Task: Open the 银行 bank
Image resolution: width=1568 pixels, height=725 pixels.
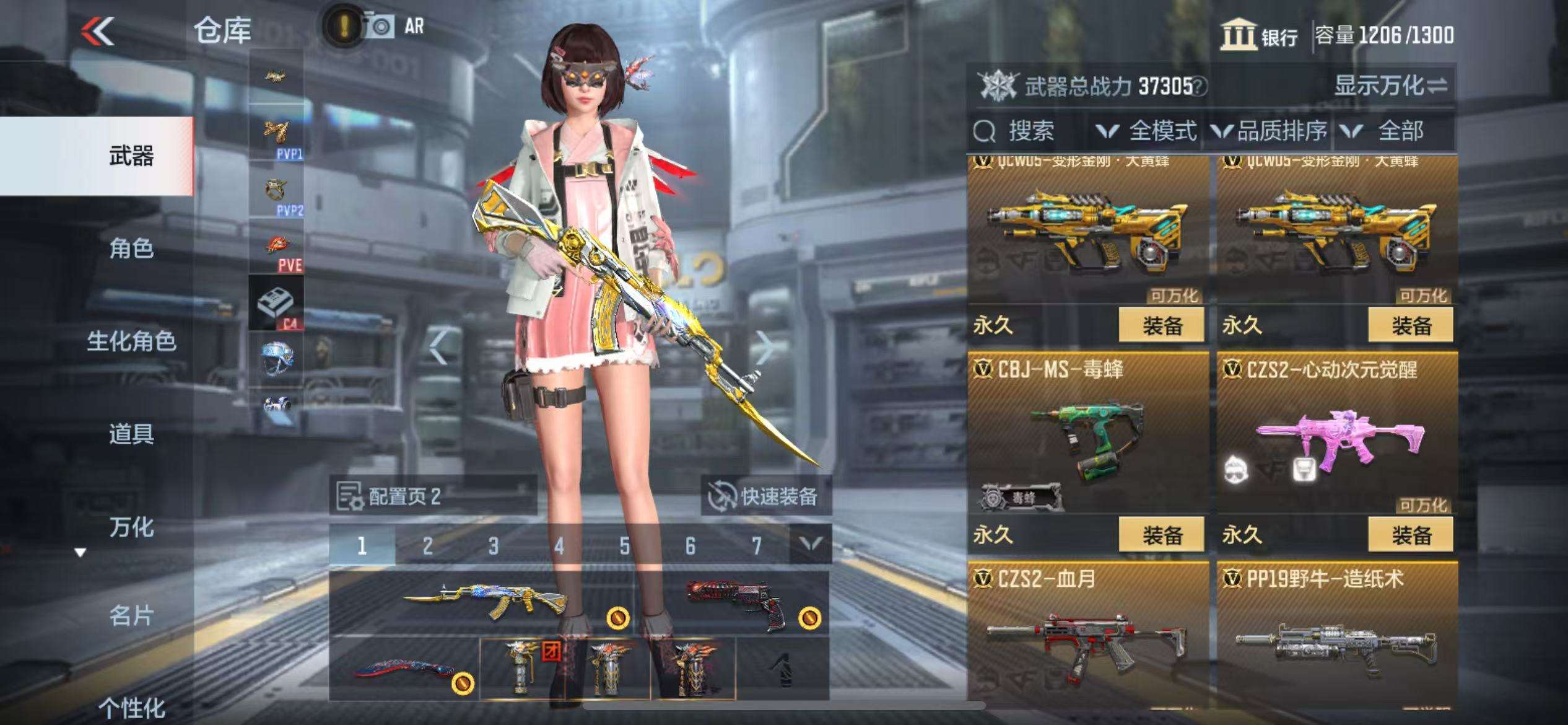Action: point(1260,35)
